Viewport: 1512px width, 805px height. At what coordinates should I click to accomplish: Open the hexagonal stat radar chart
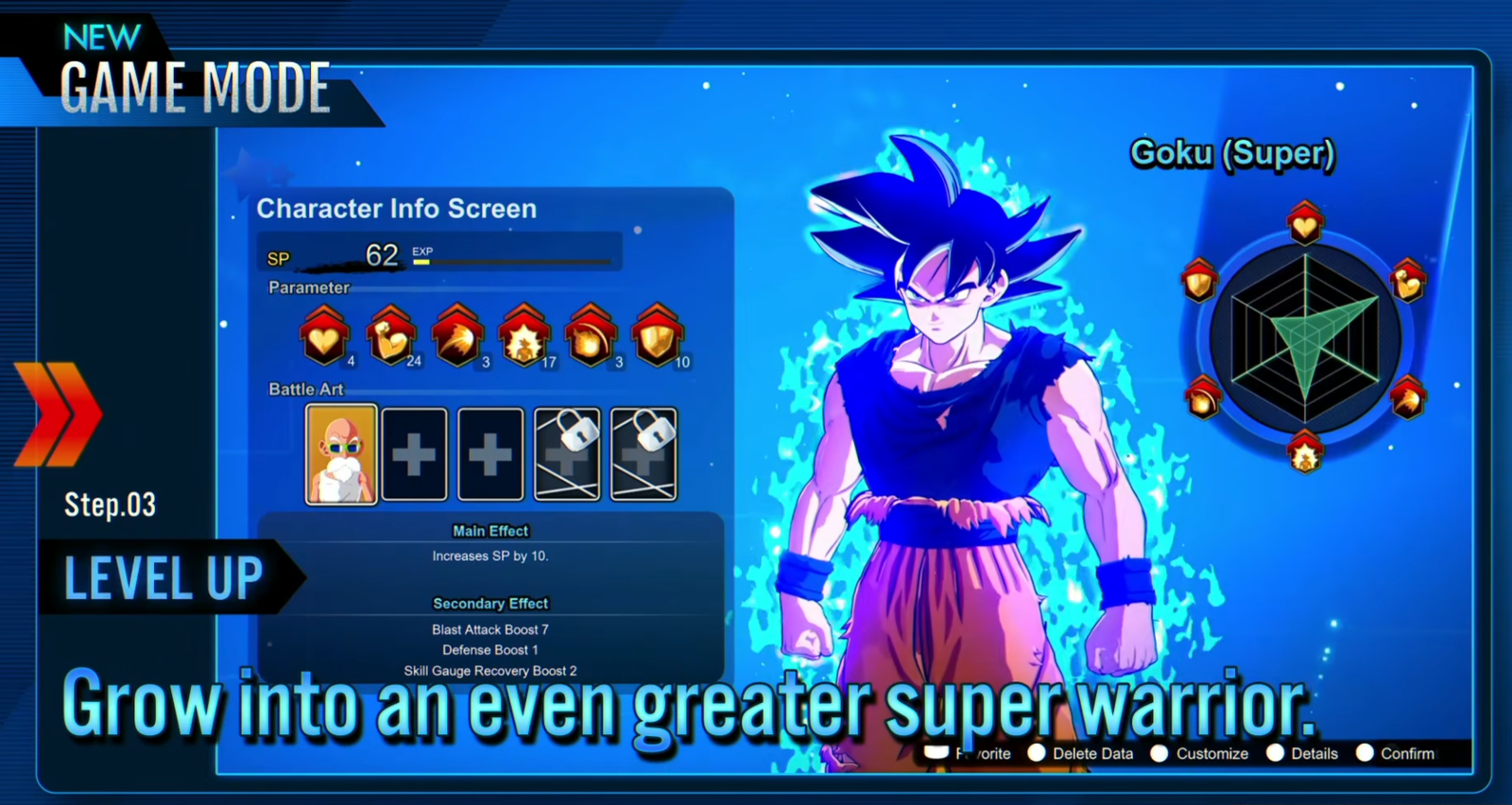pos(1305,338)
